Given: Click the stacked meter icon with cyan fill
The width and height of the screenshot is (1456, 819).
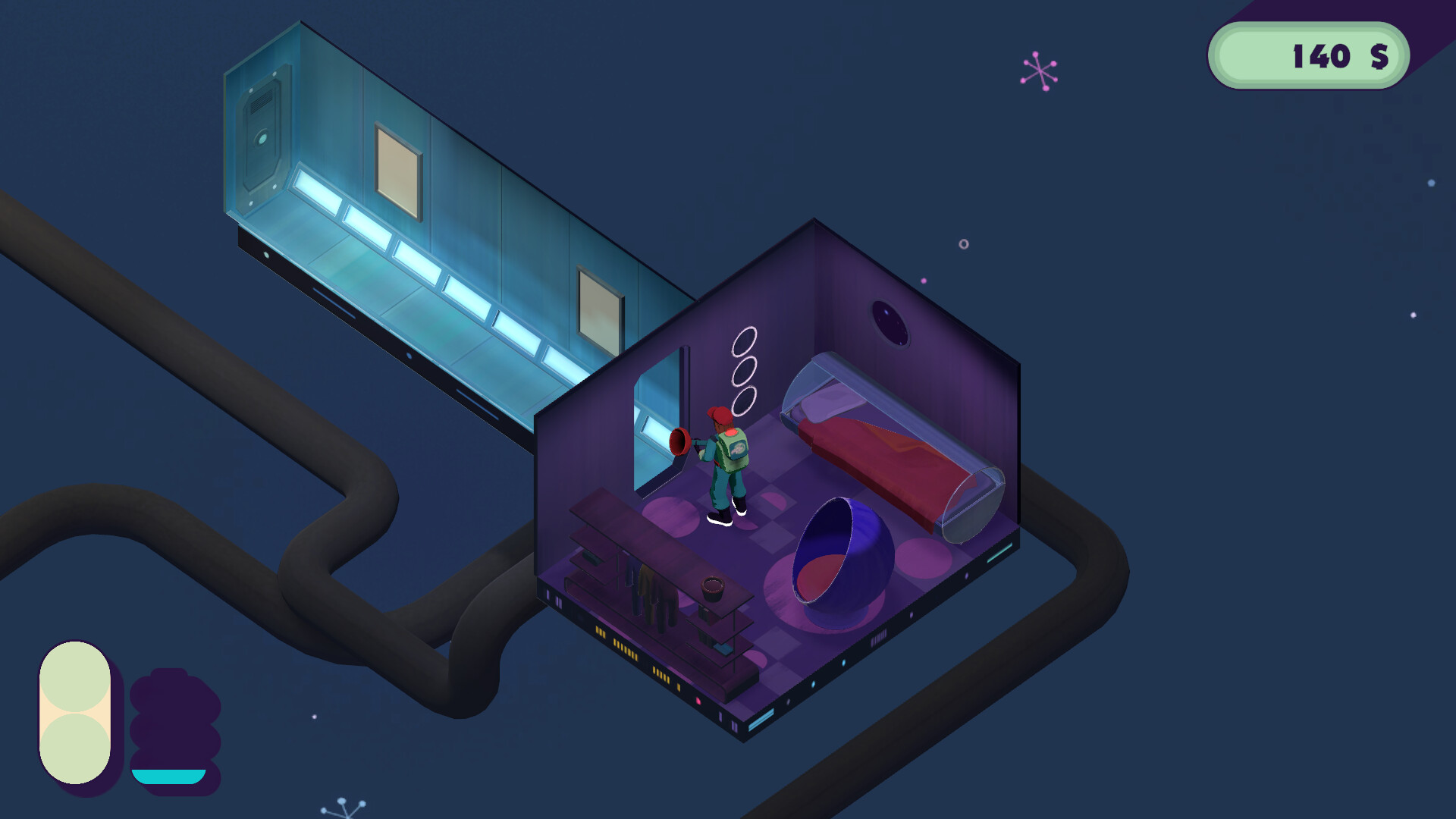Looking at the screenshot, I should tap(173, 717).
